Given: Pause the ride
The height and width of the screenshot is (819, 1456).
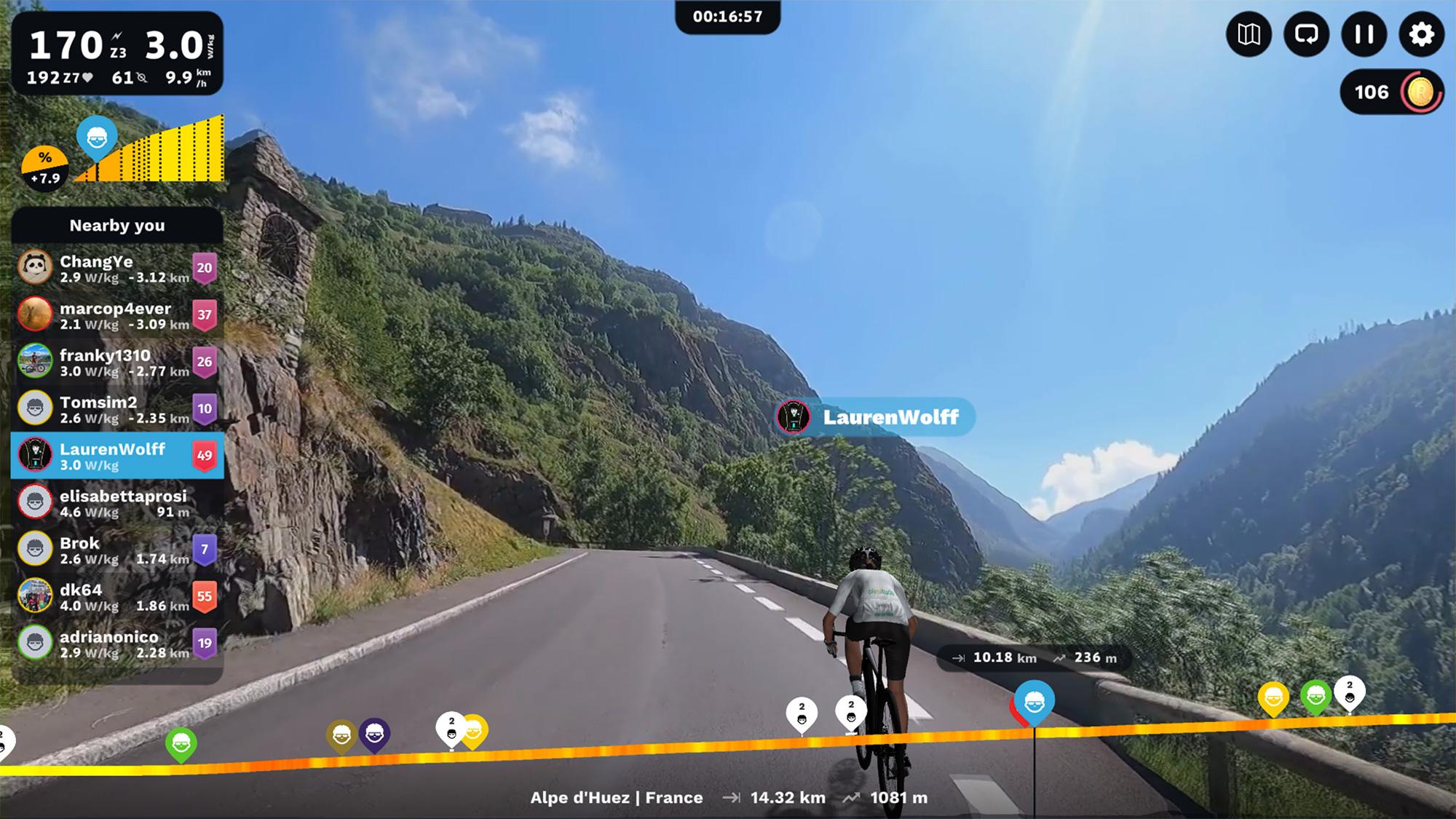Looking at the screenshot, I should click(x=1364, y=34).
